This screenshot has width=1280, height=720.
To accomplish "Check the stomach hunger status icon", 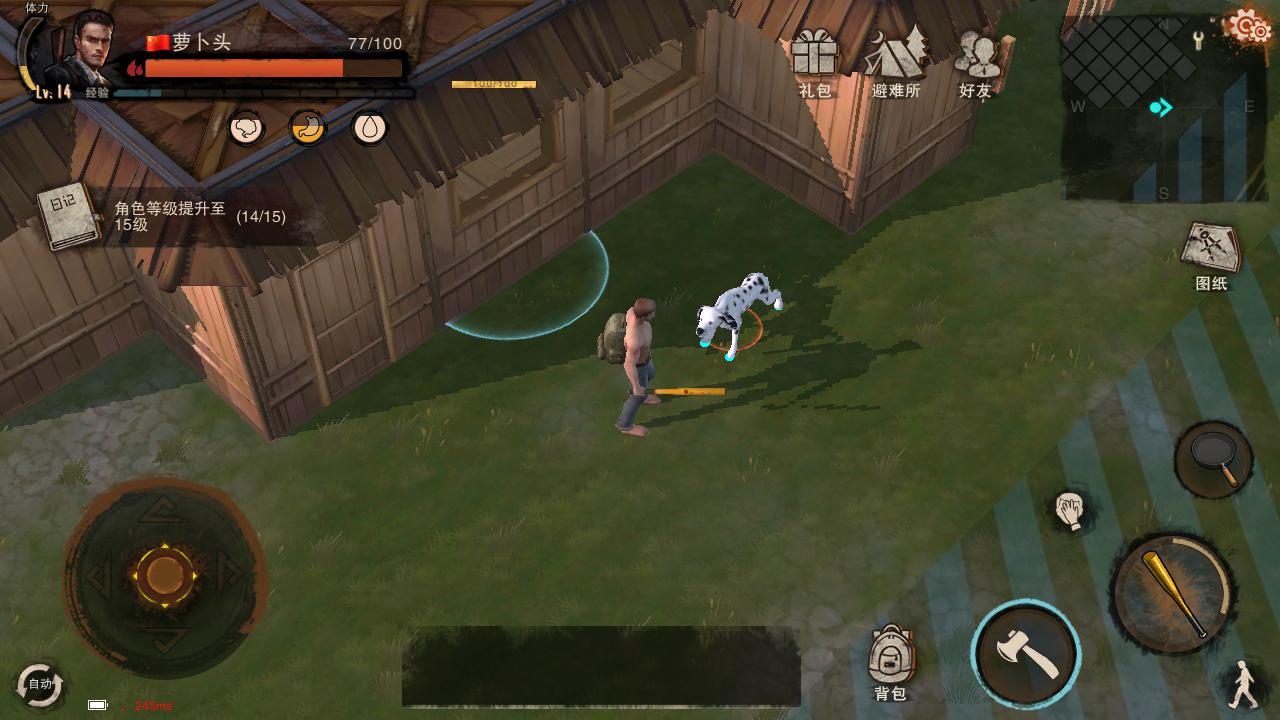I will (x=308, y=128).
